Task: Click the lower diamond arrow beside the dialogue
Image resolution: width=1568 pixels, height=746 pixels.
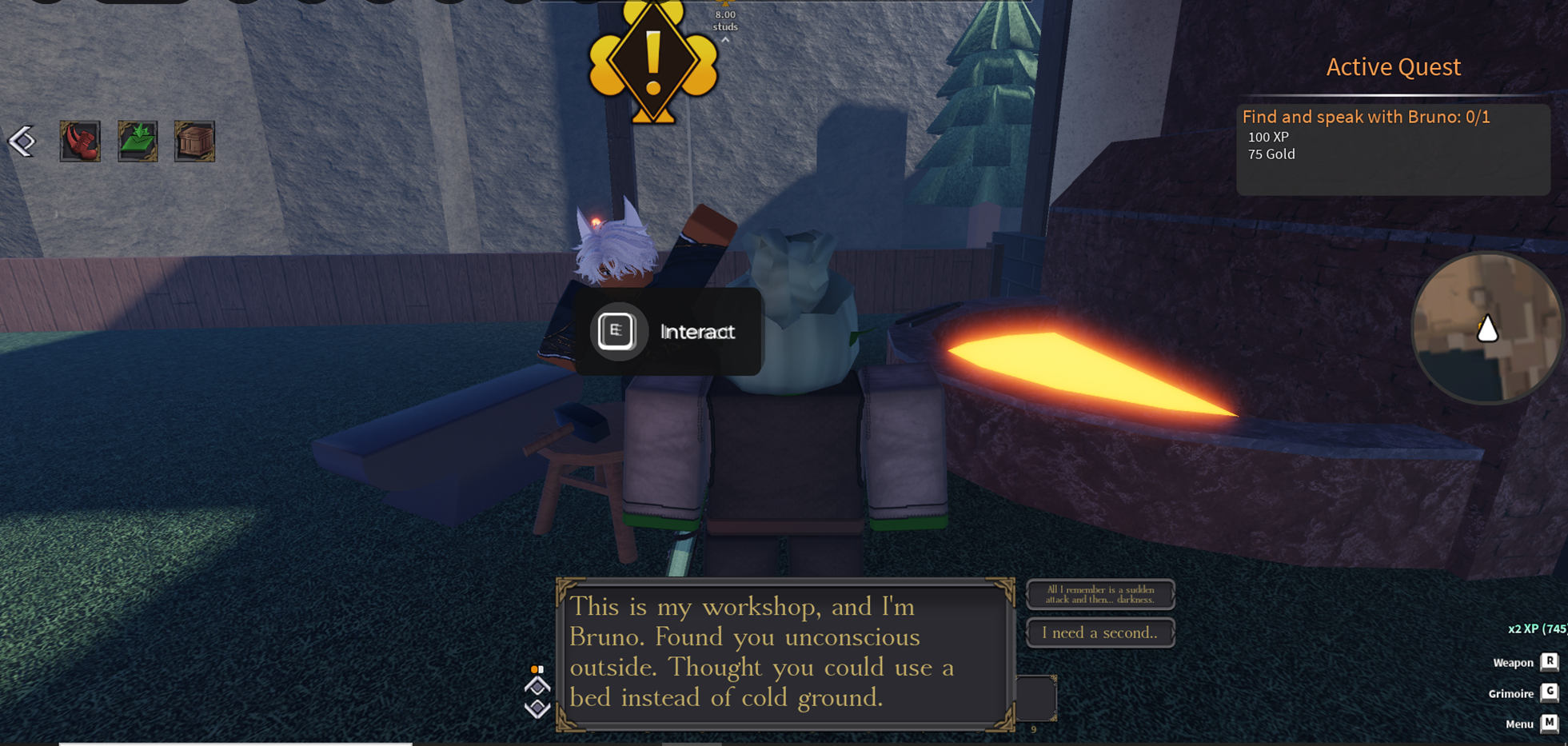Action: point(537,708)
